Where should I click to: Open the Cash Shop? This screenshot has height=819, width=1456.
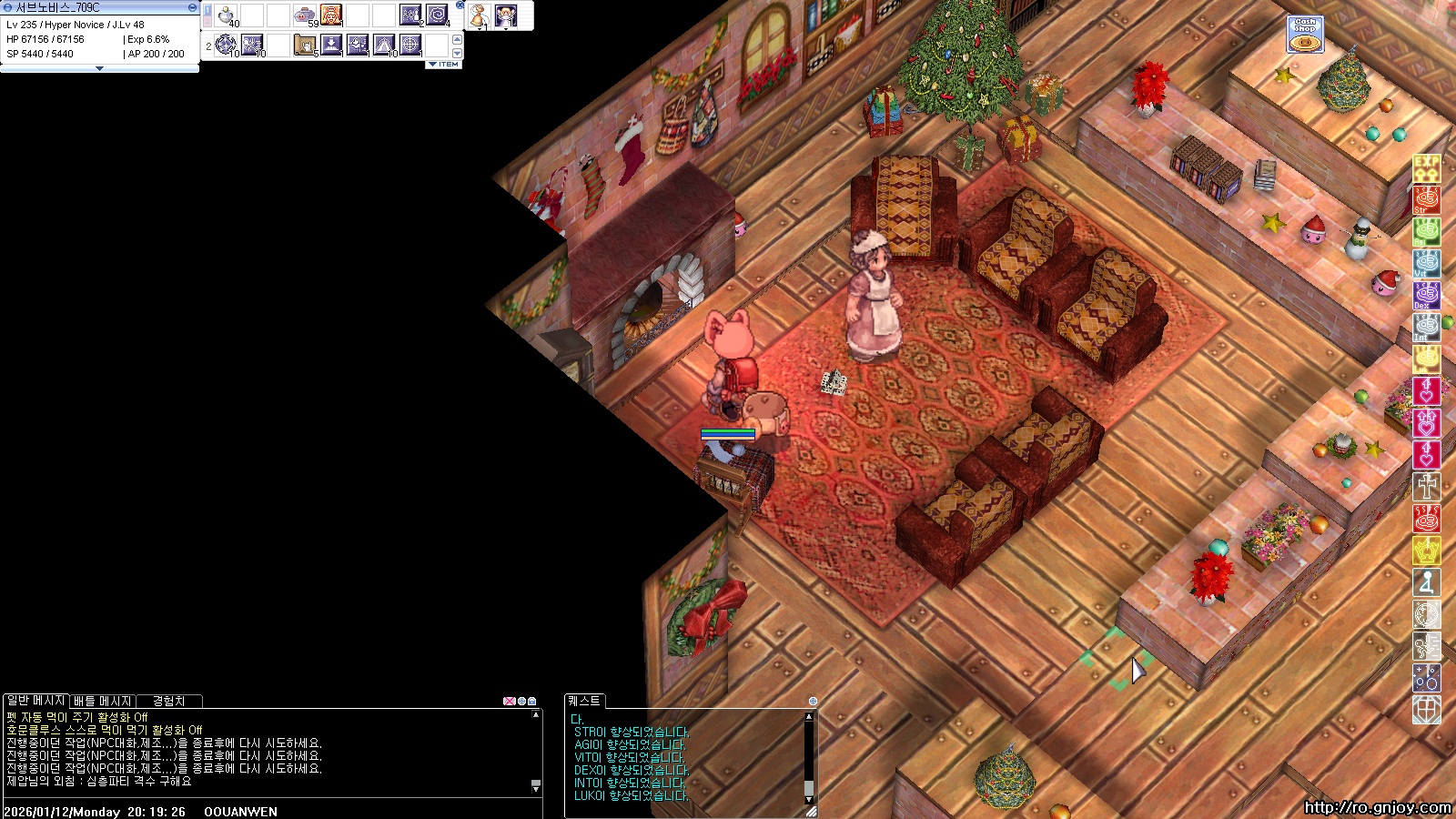[x=1305, y=35]
